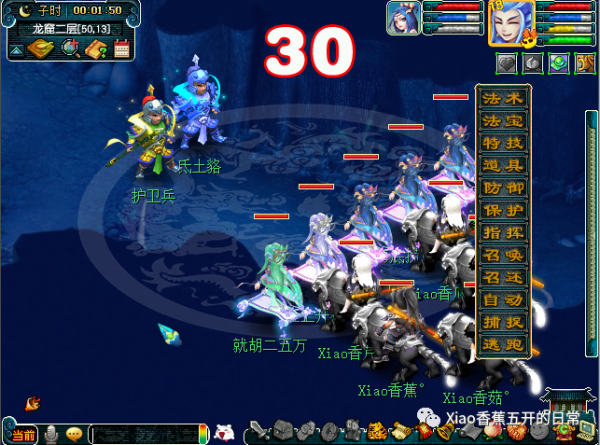Viewport: 600px width, 445px height.
Task: Choose 召还 to recall the pet
Action: (503, 279)
